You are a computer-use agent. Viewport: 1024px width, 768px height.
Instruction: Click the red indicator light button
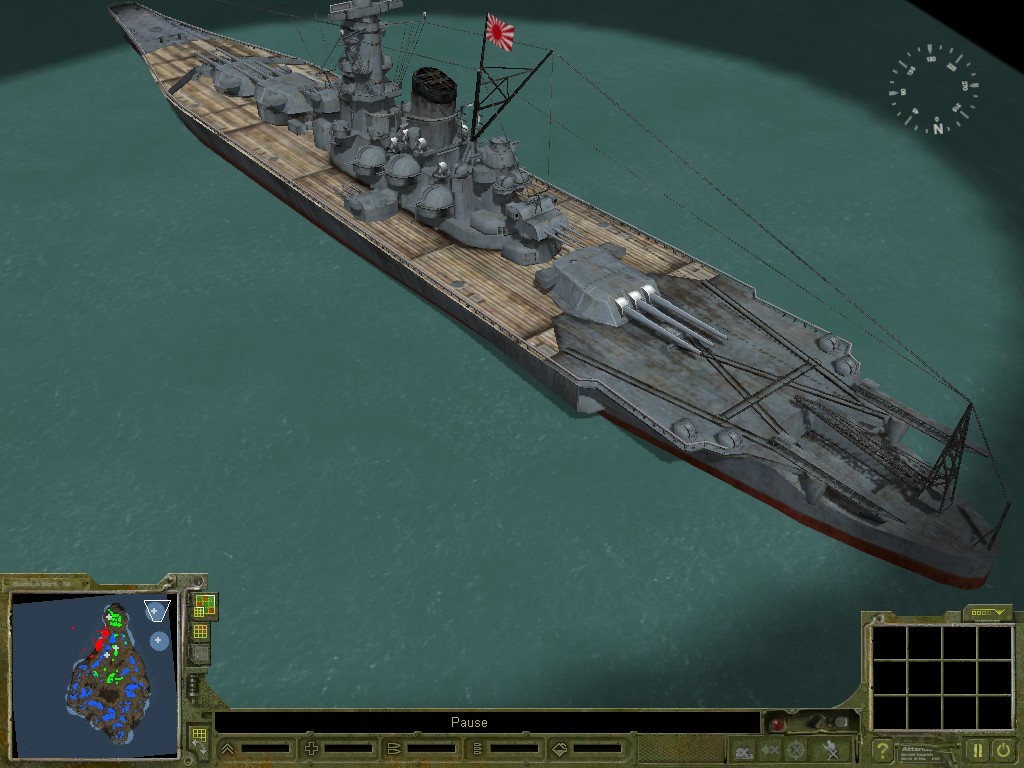[x=777, y=723]
